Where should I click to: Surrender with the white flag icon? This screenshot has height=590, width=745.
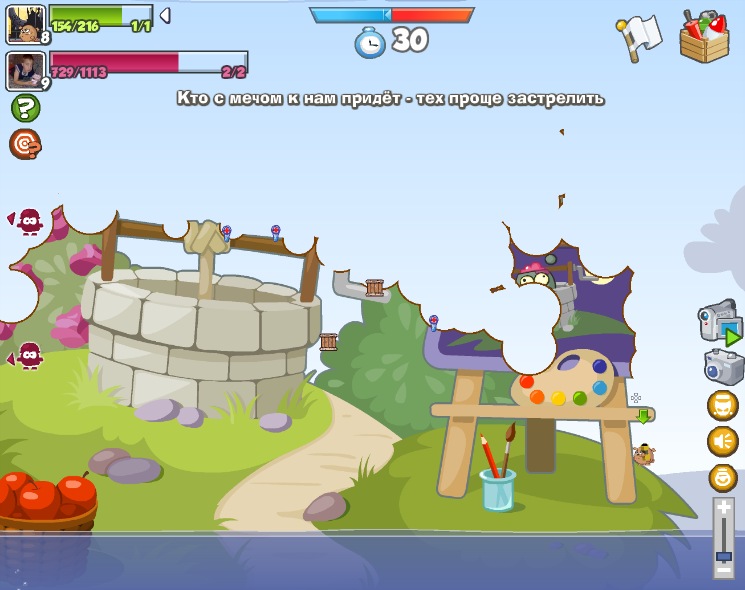(x=640, y=36)
